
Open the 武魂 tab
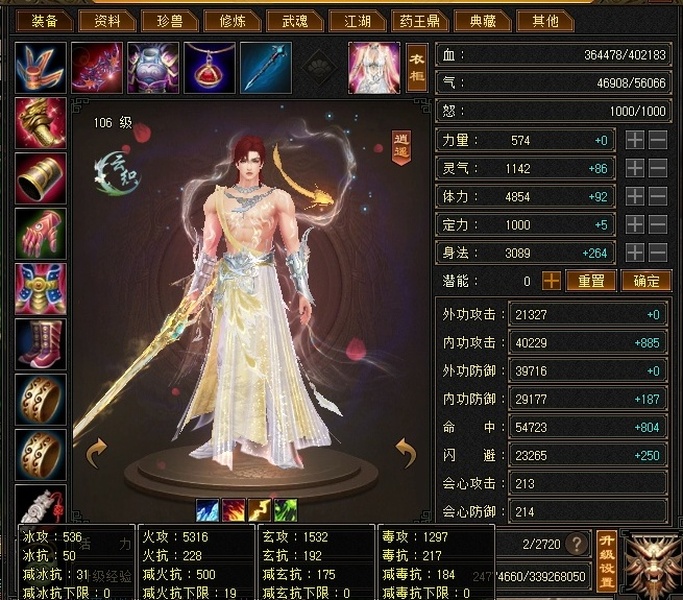[x=295, y=21]
